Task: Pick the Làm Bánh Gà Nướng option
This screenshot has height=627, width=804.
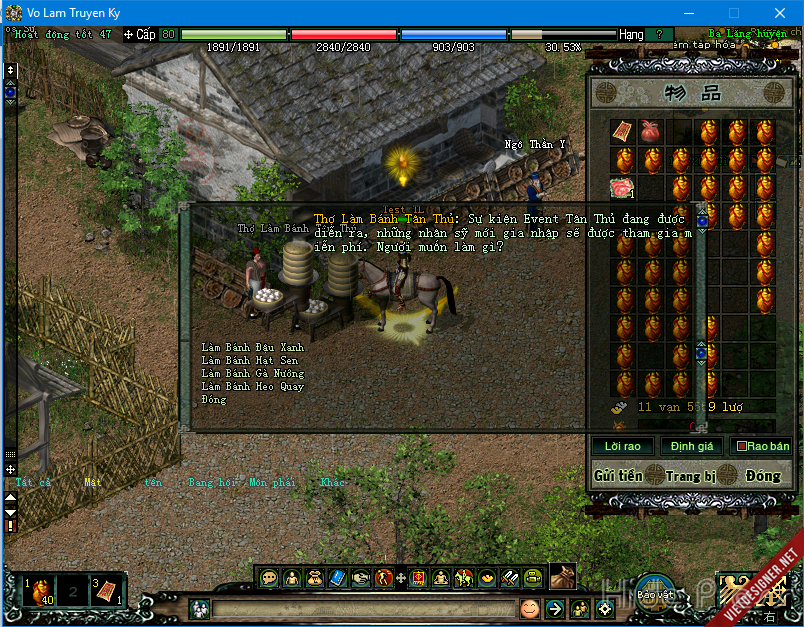Action: click(x=252, y=373)
